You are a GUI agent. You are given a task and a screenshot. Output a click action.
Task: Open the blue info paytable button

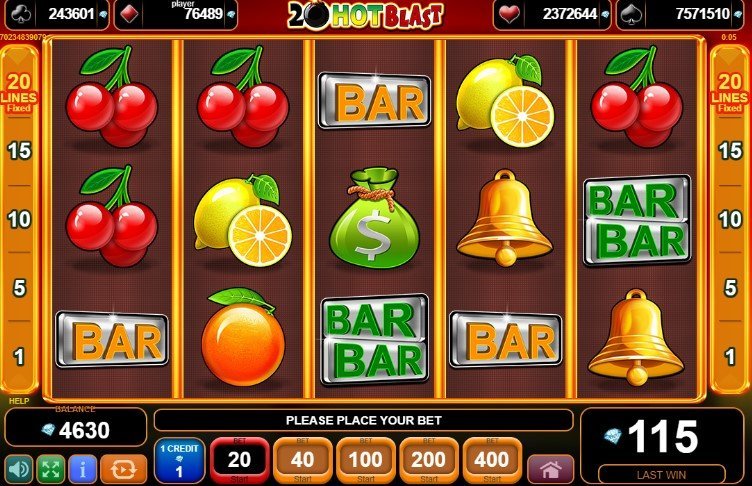click(81, 468)
